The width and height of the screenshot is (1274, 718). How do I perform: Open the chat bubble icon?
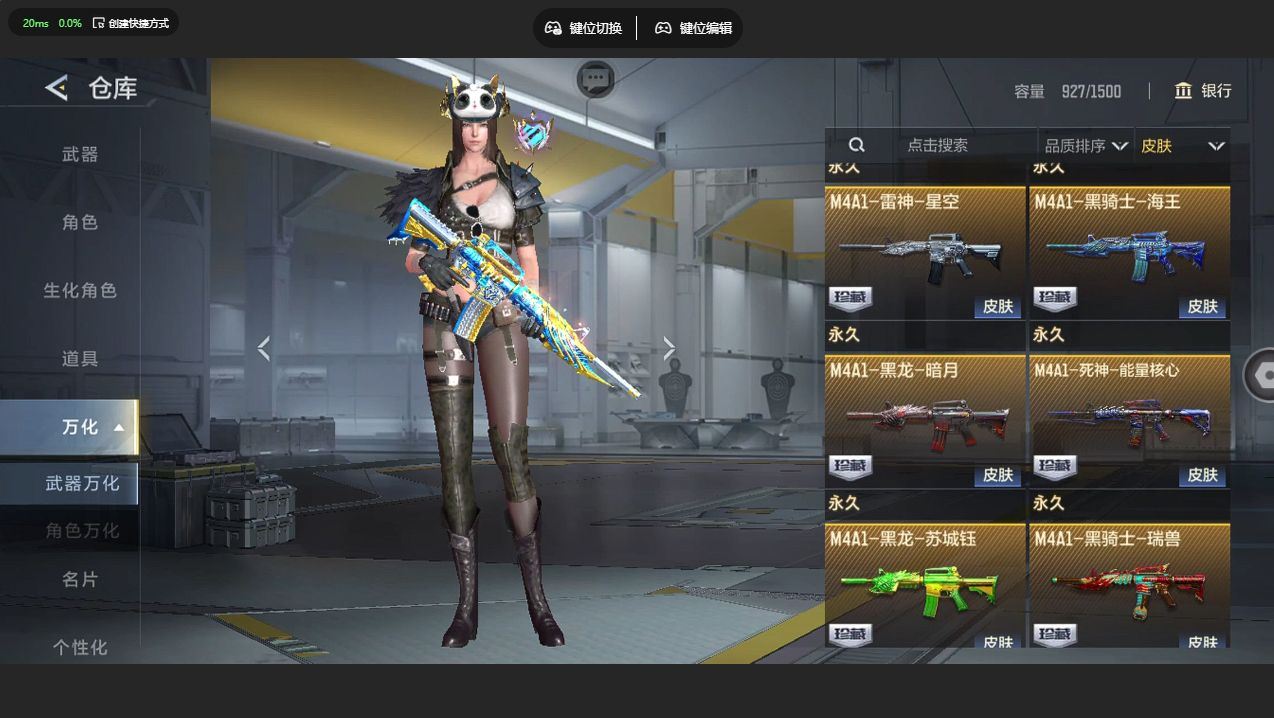point(596,78)
